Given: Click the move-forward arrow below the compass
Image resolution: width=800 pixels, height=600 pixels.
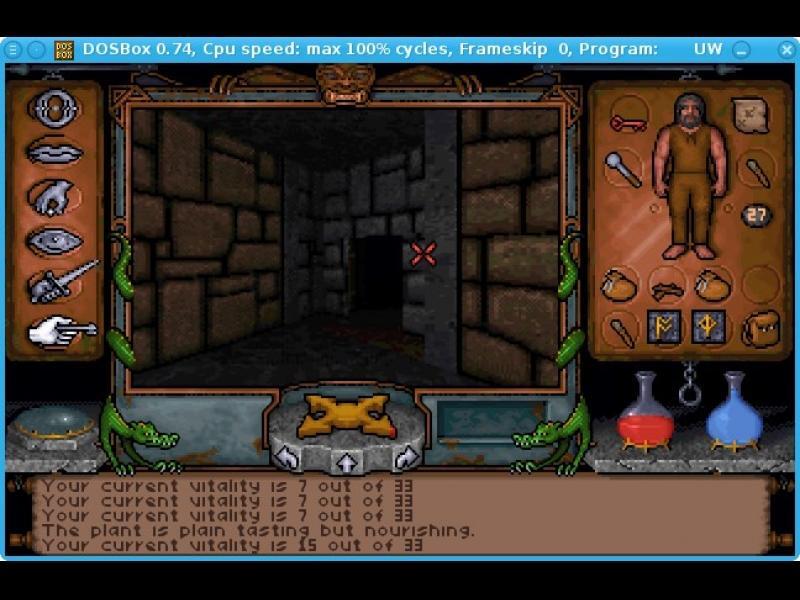Looking at the screenshot, I should pos(347,462).
